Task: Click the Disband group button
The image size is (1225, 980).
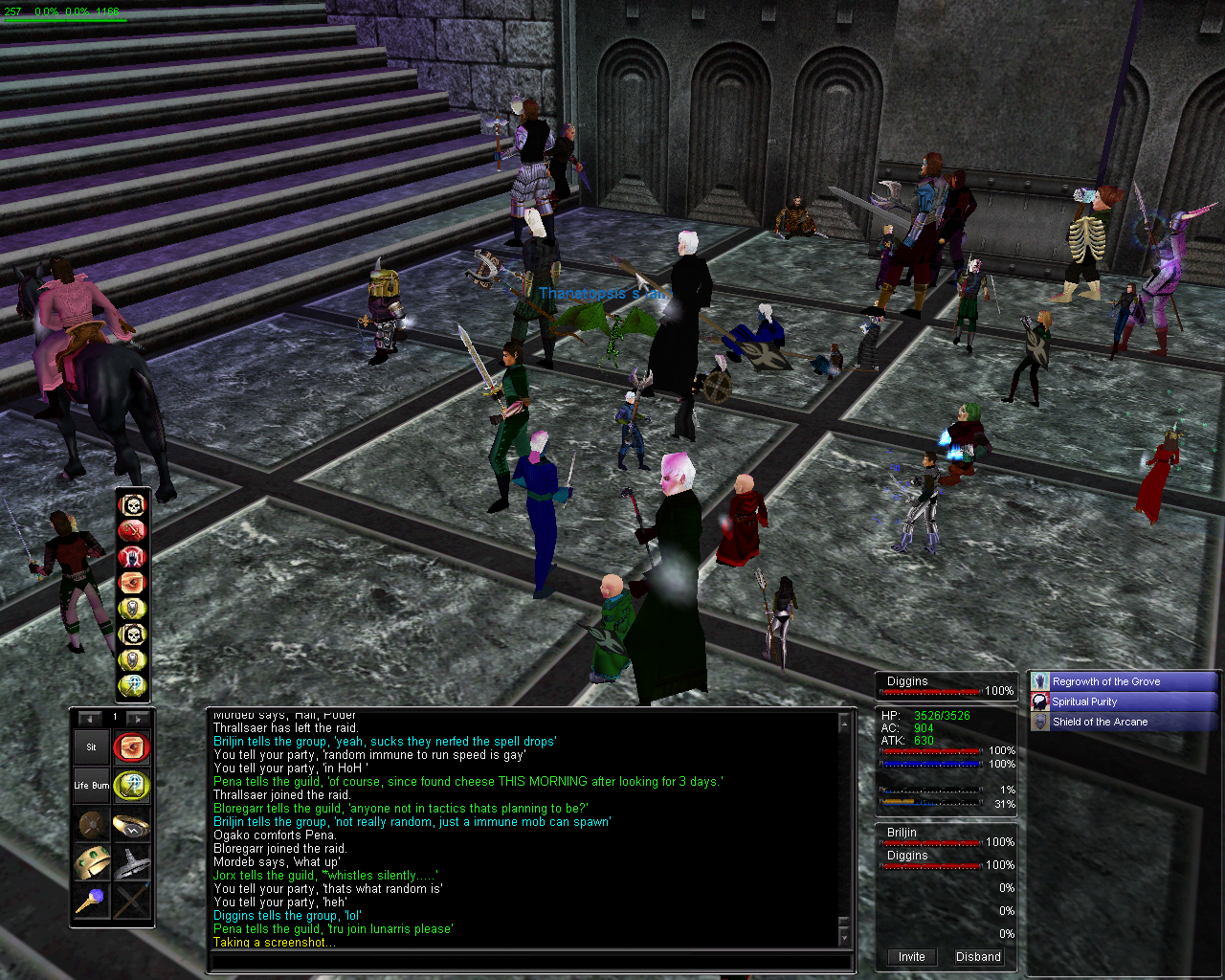Action: [978, 956]
